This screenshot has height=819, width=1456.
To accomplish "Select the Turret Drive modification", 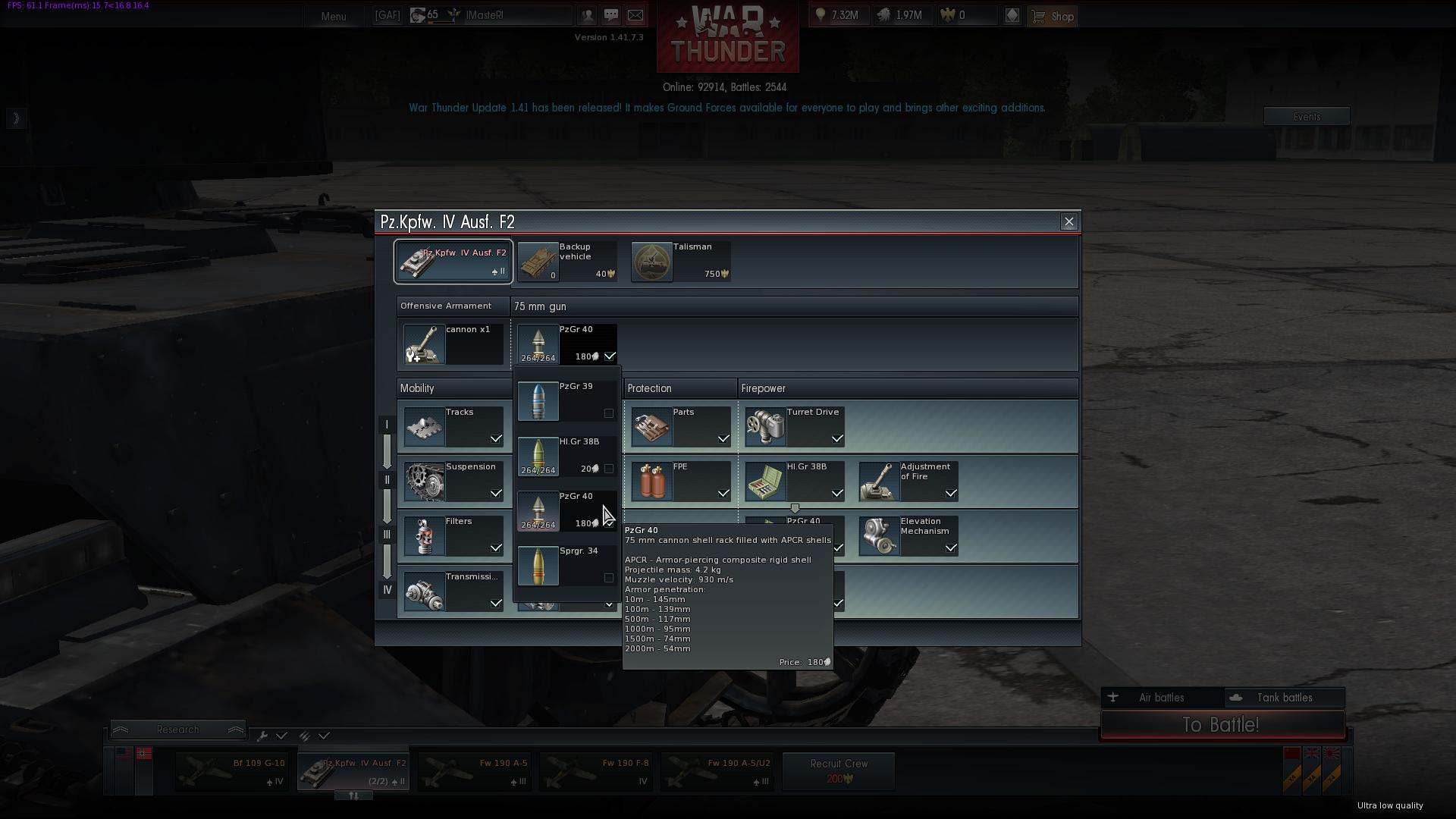I will (x=795, y=426).
